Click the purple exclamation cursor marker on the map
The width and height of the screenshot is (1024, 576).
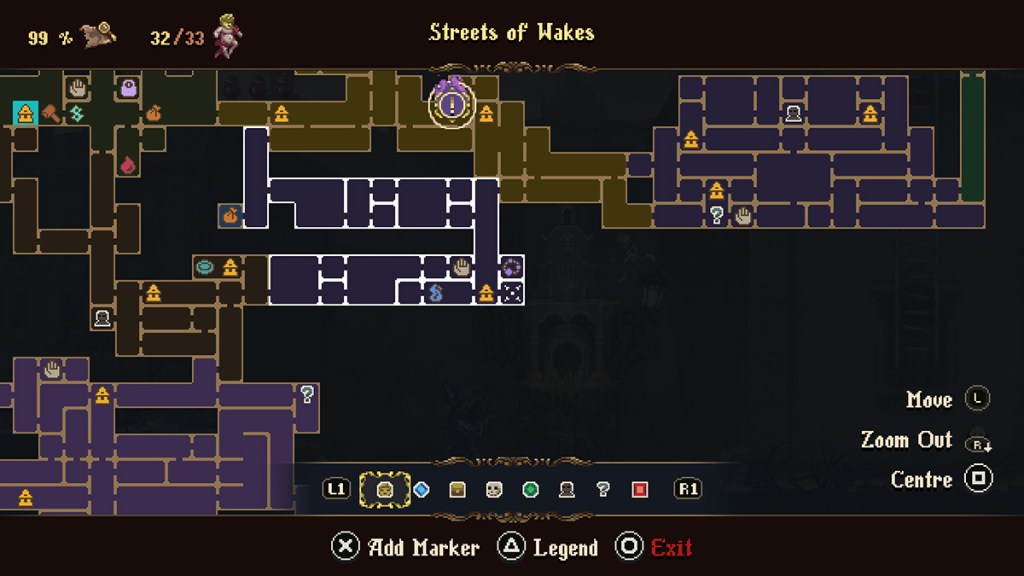[452, 102]
